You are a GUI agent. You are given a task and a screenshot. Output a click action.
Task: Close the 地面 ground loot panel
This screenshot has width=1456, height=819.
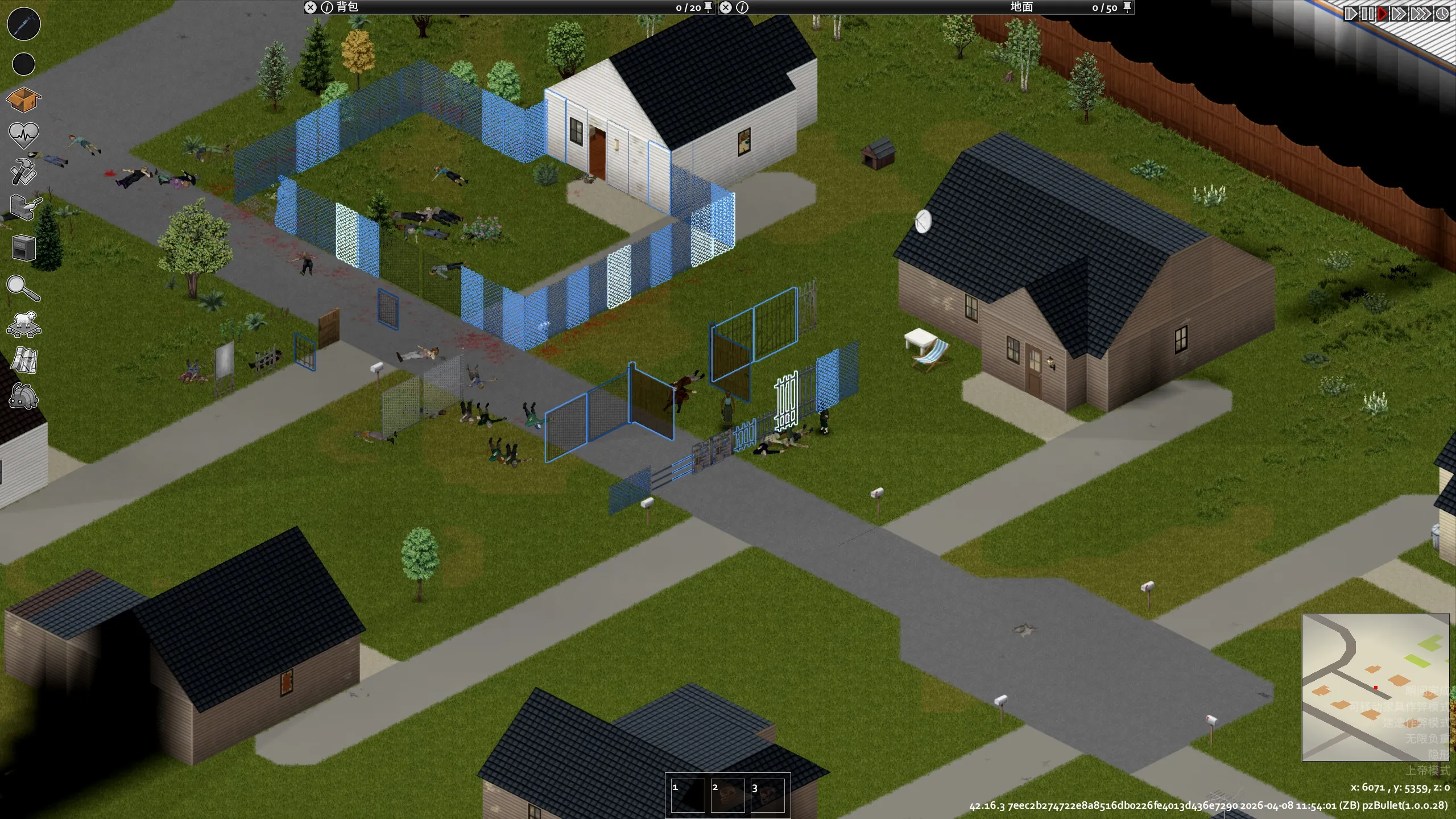click(726, 7)
